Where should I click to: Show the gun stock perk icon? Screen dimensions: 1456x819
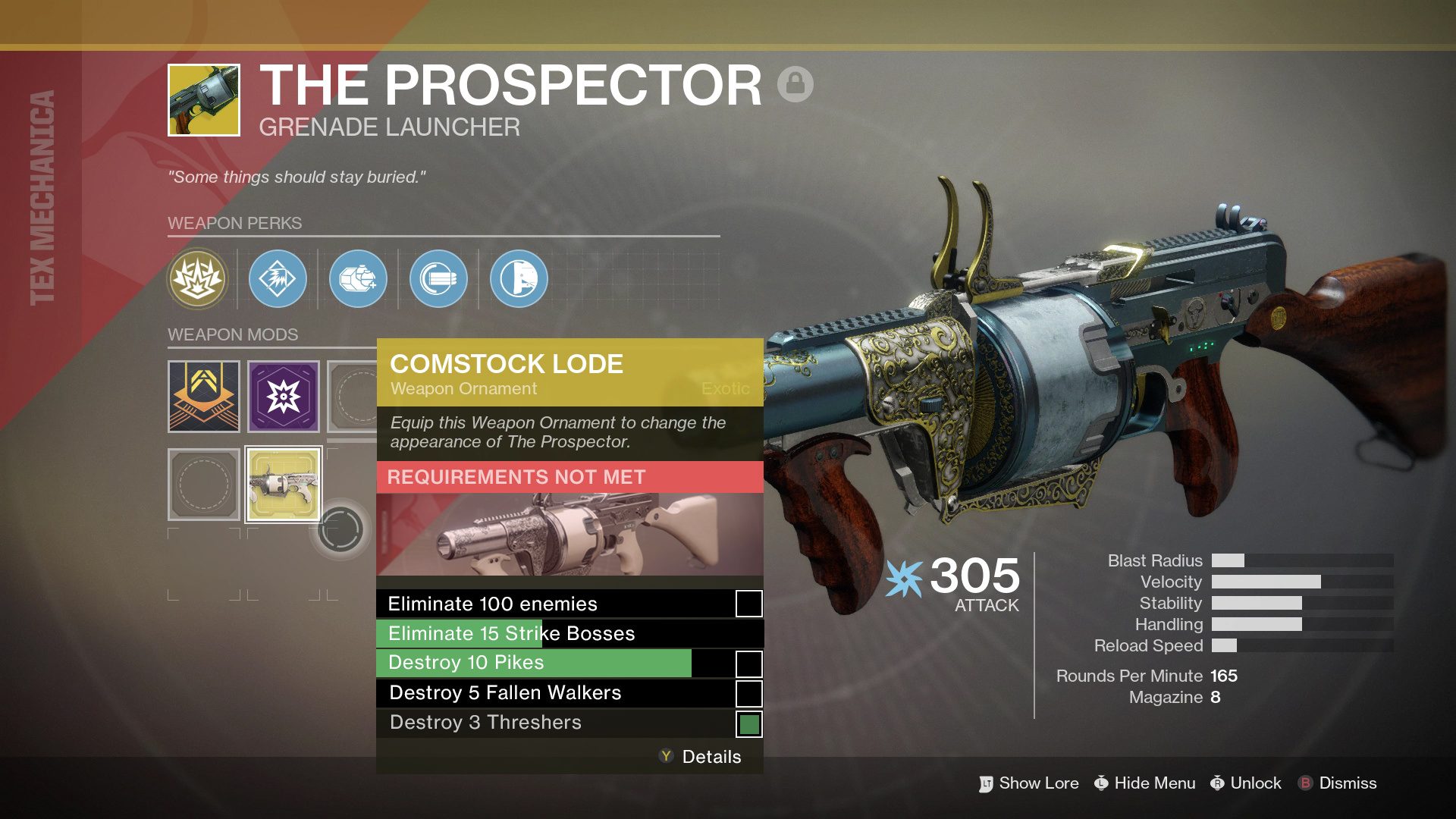[519, 279]
